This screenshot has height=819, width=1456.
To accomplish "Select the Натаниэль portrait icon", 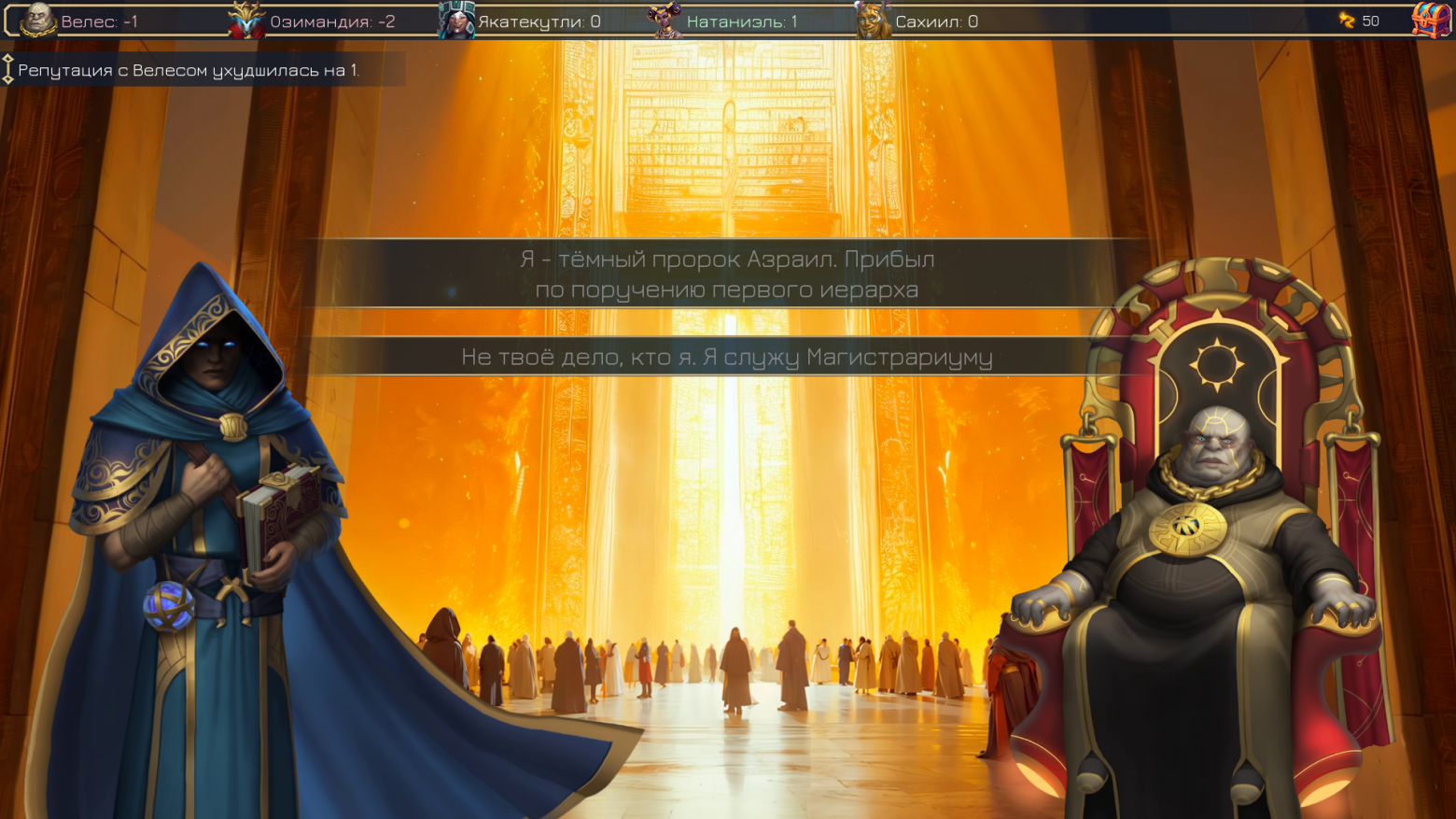I will coord(665,20).
